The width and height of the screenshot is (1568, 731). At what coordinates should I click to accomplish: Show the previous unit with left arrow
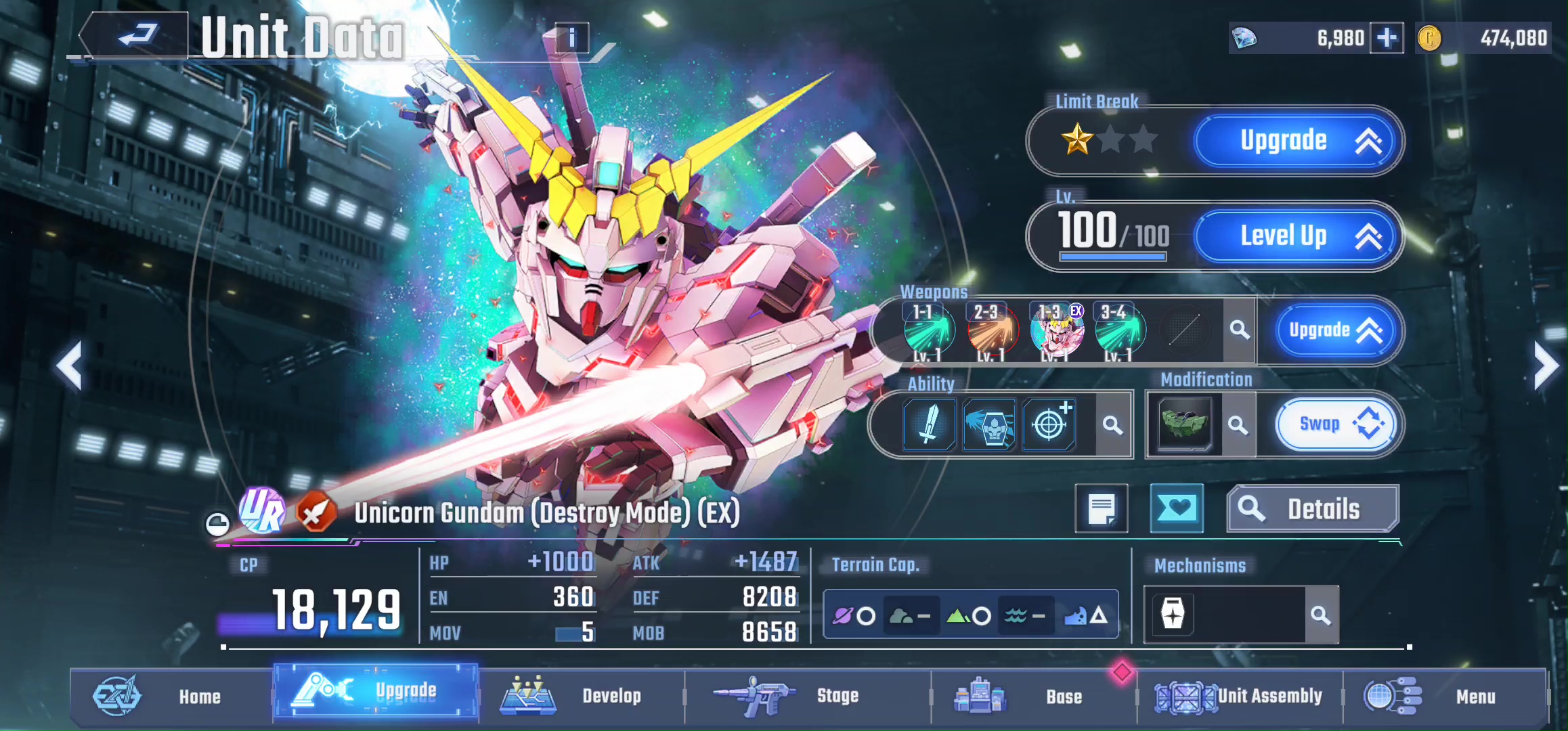pos(70,366)
